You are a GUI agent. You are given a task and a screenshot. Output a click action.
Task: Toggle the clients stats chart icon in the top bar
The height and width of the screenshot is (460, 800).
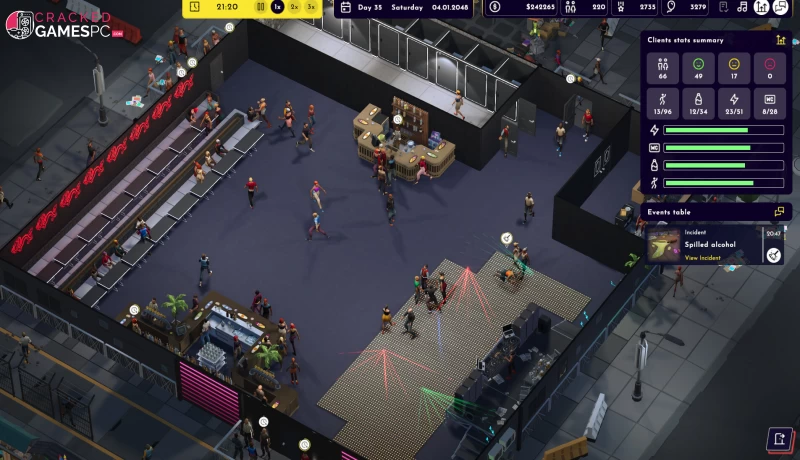[x=762, y=7]
